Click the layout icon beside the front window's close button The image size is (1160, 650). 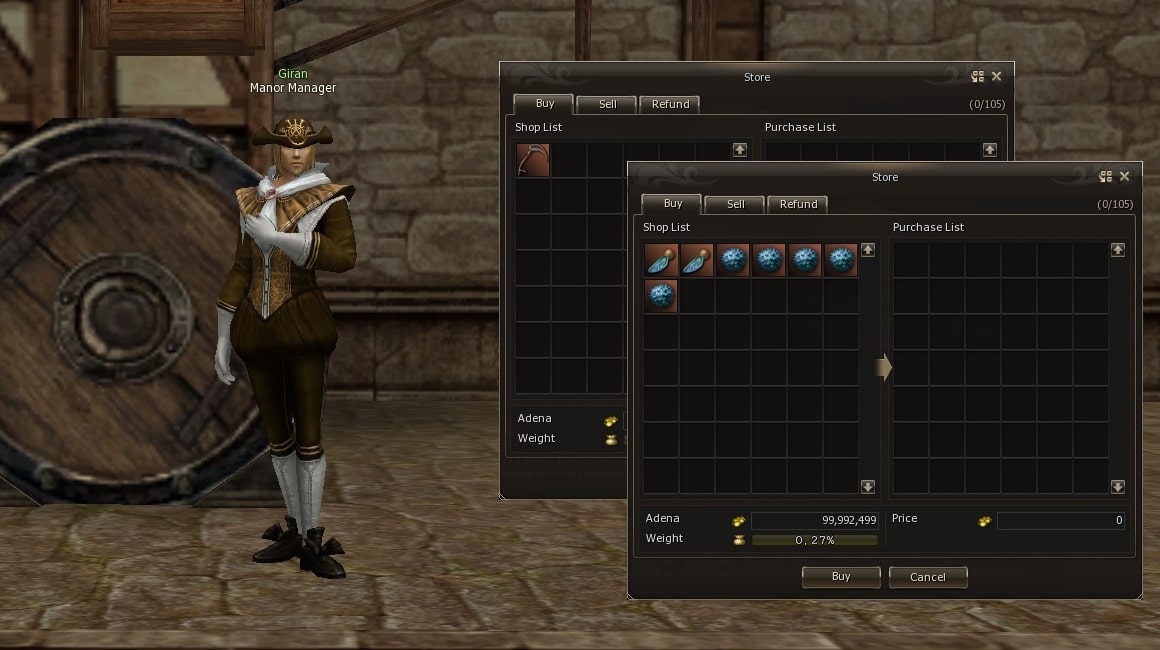[x=1105, y=177]
